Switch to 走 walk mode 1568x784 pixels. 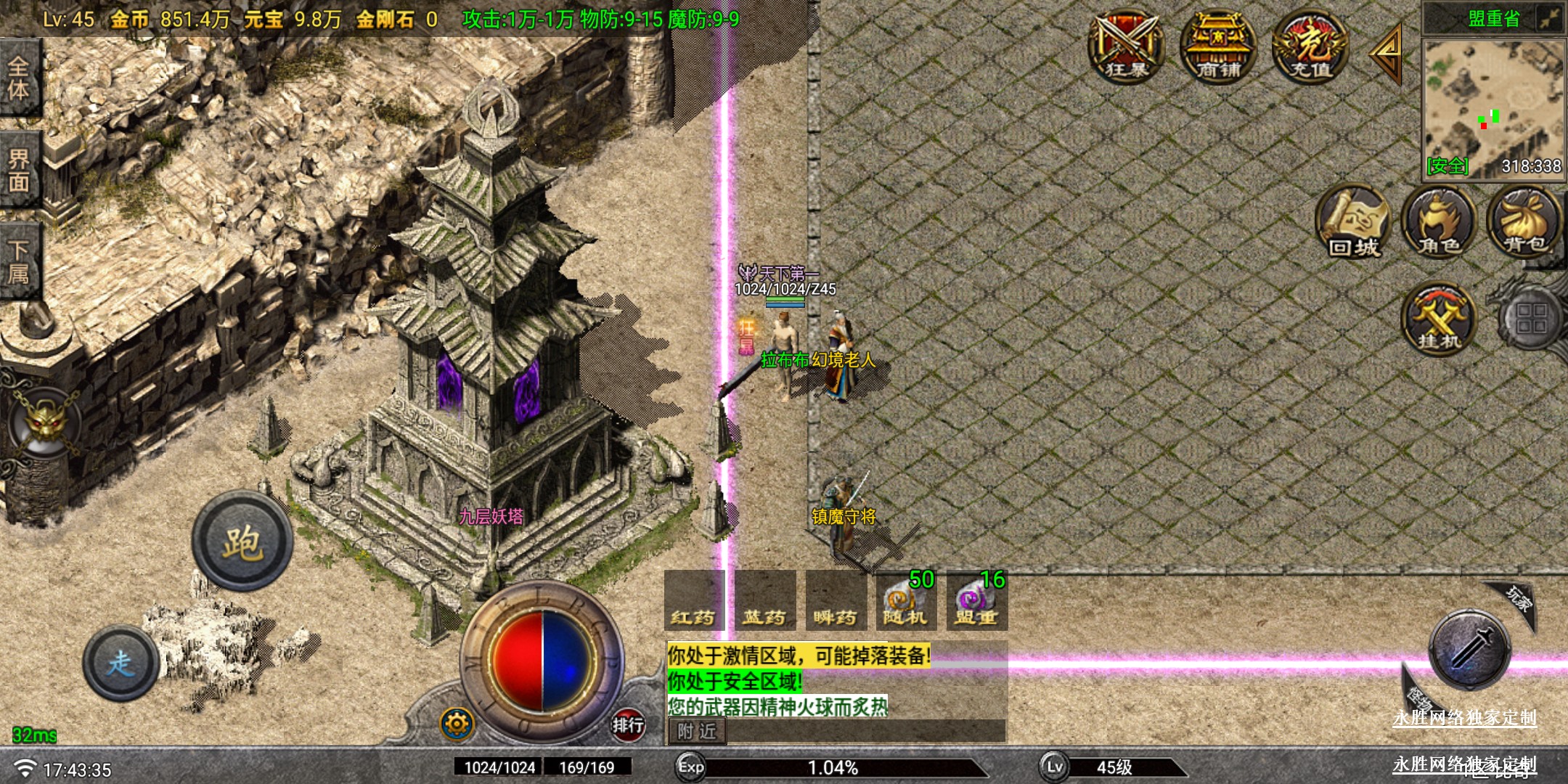click(121, 663)
